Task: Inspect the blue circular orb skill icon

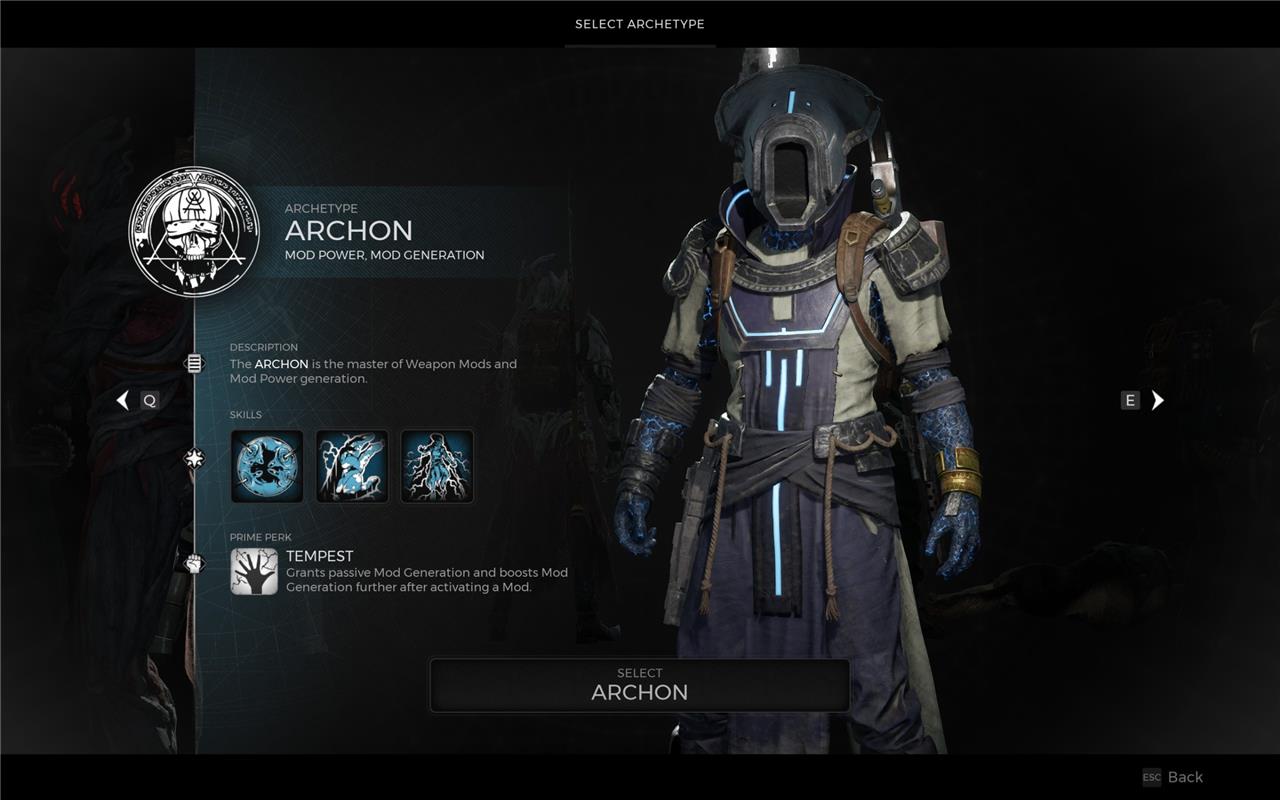Action: [267, 466]
